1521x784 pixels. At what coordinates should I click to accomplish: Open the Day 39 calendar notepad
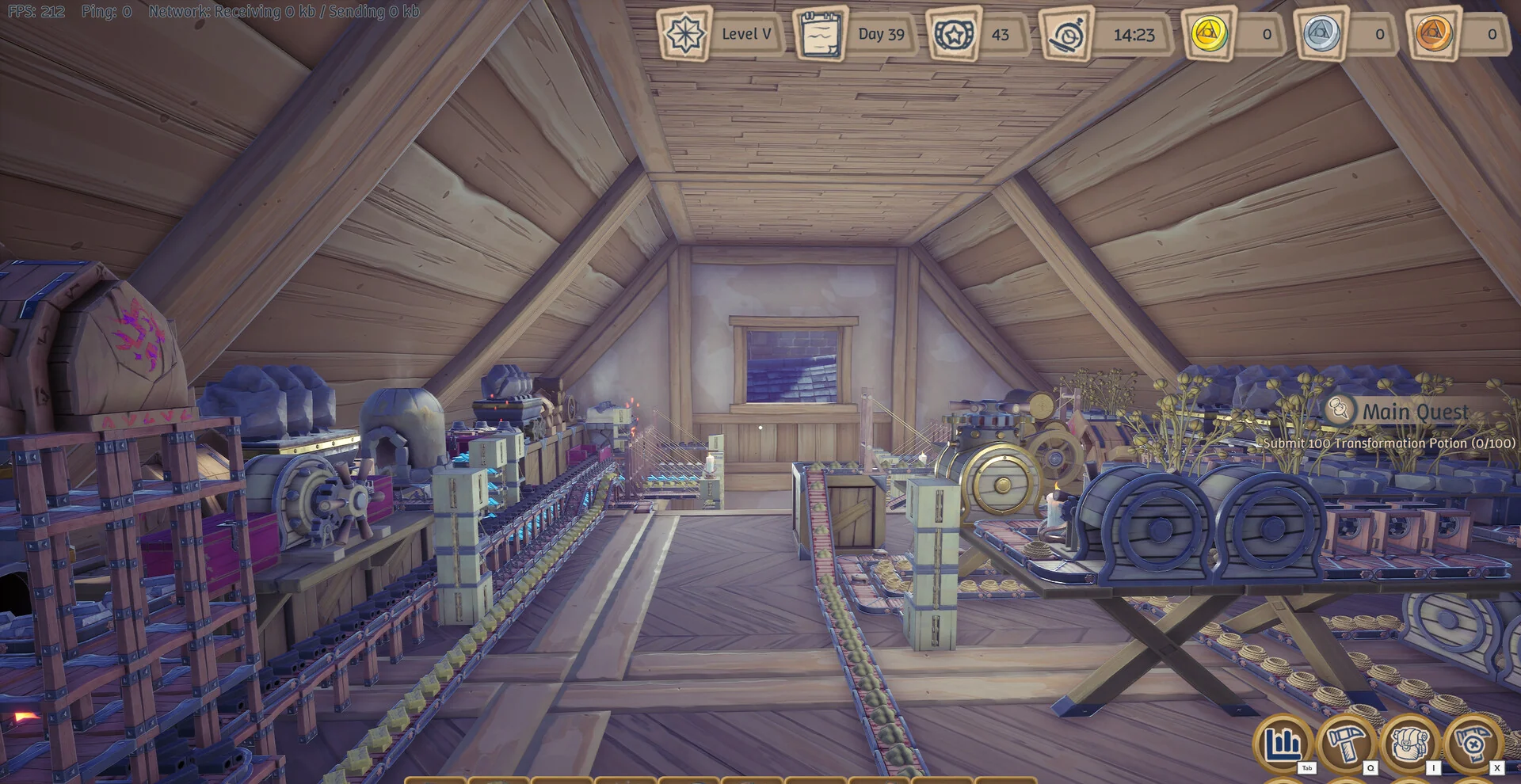coord(819,34)
